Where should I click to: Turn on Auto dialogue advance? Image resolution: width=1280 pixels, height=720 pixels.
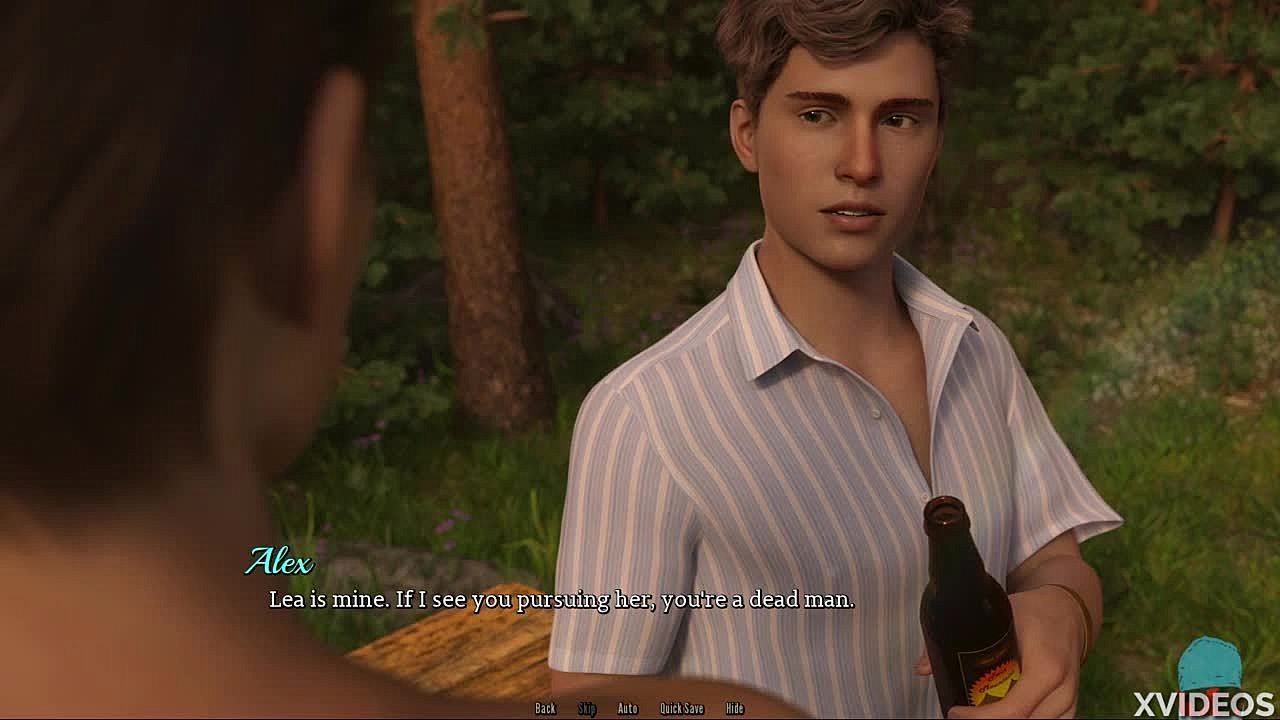coord(627,708)
